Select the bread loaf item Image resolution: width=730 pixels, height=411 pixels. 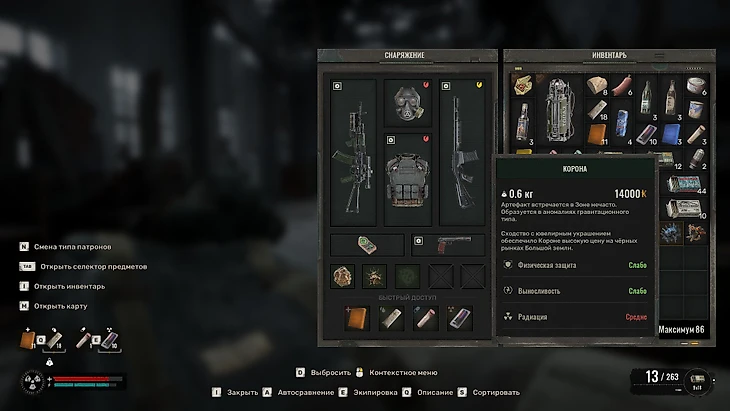point(598,88)
